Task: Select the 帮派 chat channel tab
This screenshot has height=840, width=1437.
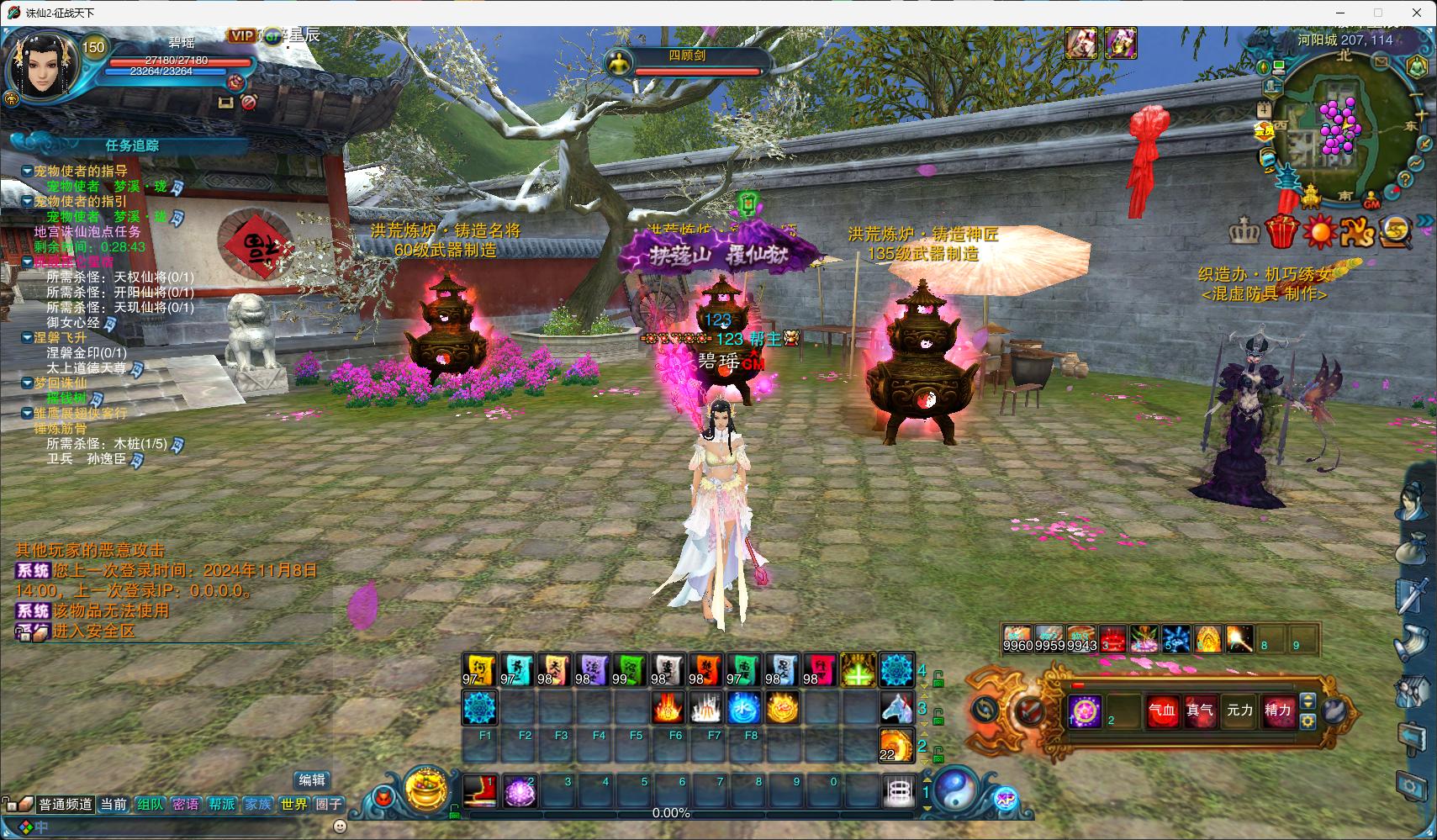Action: click(222, 805)
